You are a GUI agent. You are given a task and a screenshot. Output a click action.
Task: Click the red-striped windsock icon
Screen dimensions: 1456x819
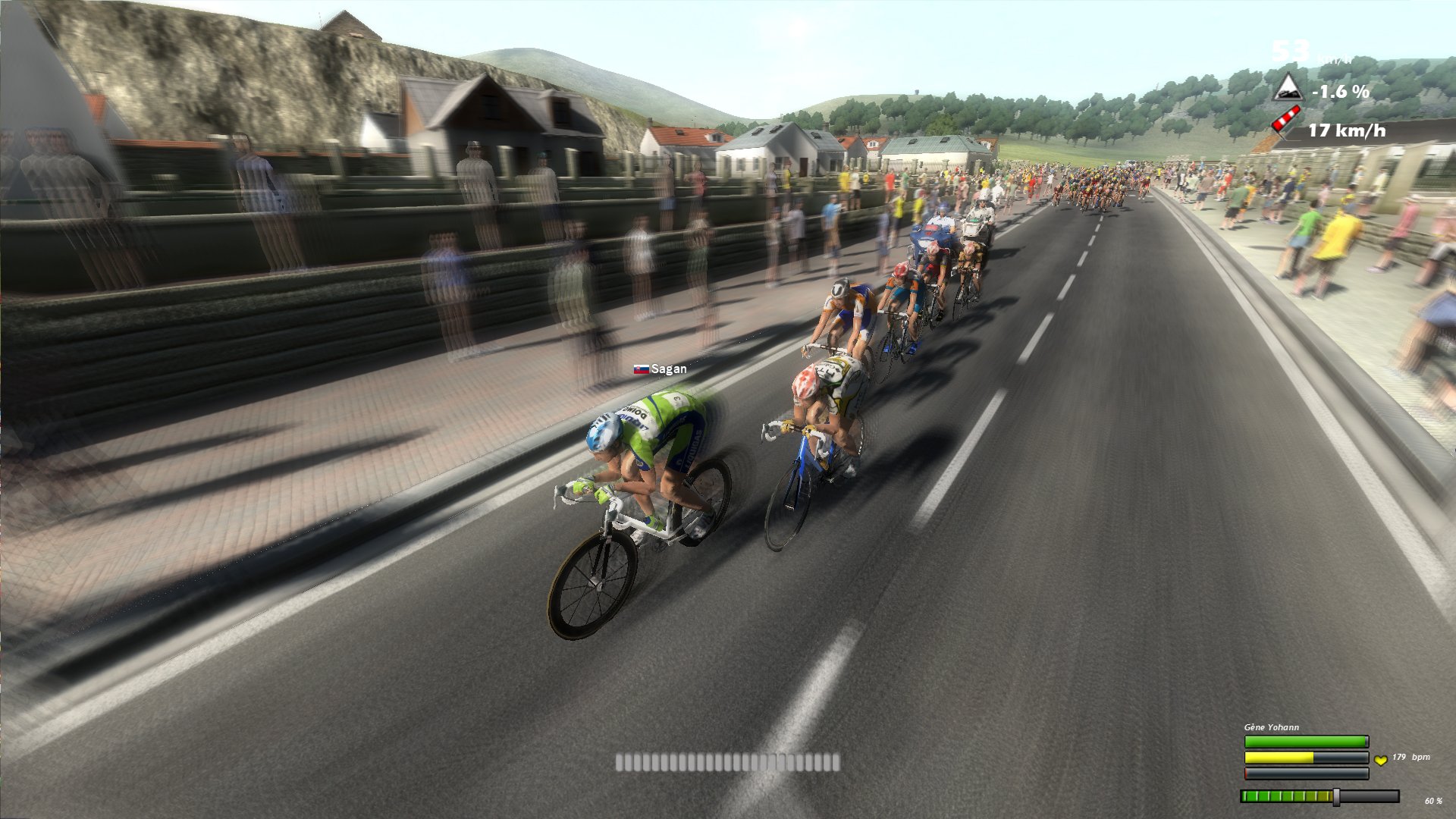coord(1286,121)
